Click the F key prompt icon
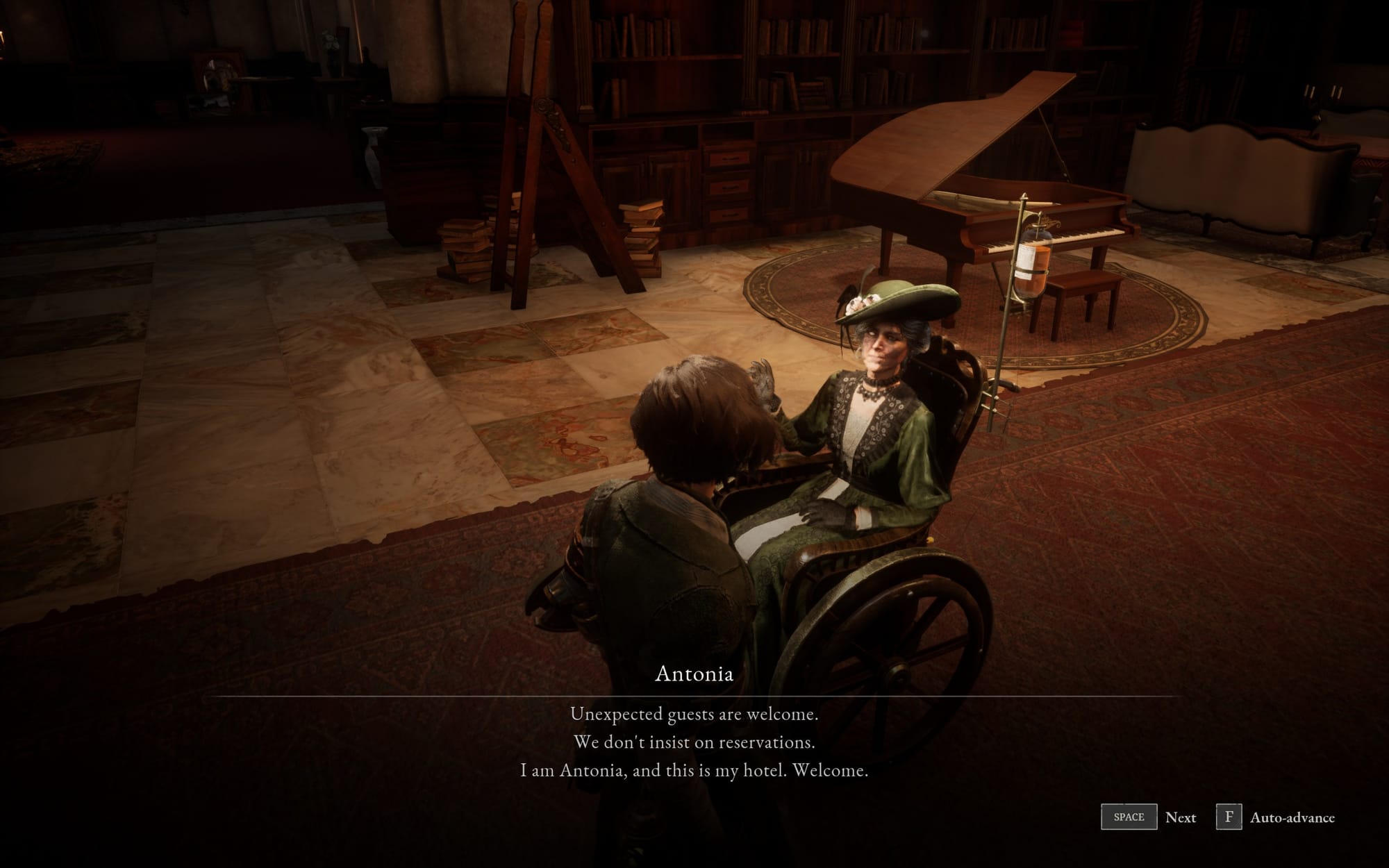Screen dimensions: 1389x868 click(x=1230, y=817)
